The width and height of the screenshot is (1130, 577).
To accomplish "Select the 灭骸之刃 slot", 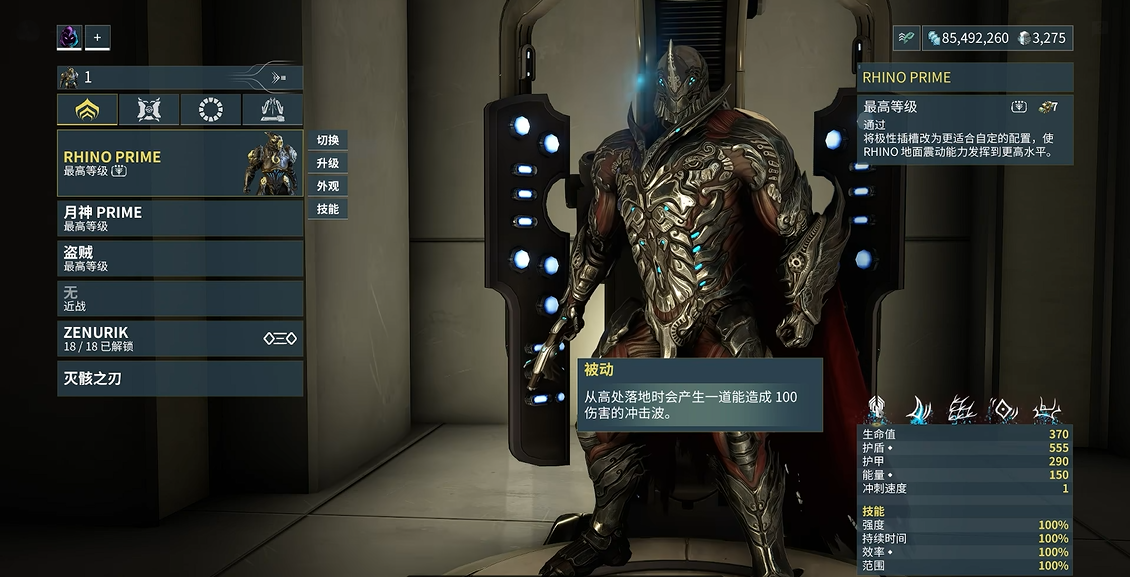I will pos(180,379).
